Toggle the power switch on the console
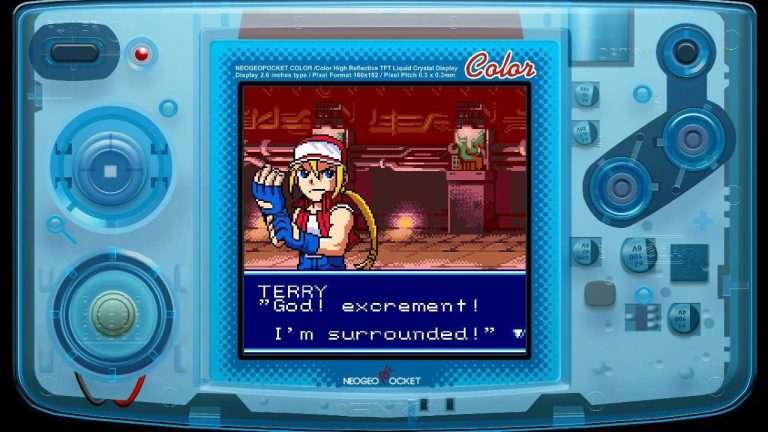Image resolution: width=768 pixels, height=432 pixels. tap(68, 52)
